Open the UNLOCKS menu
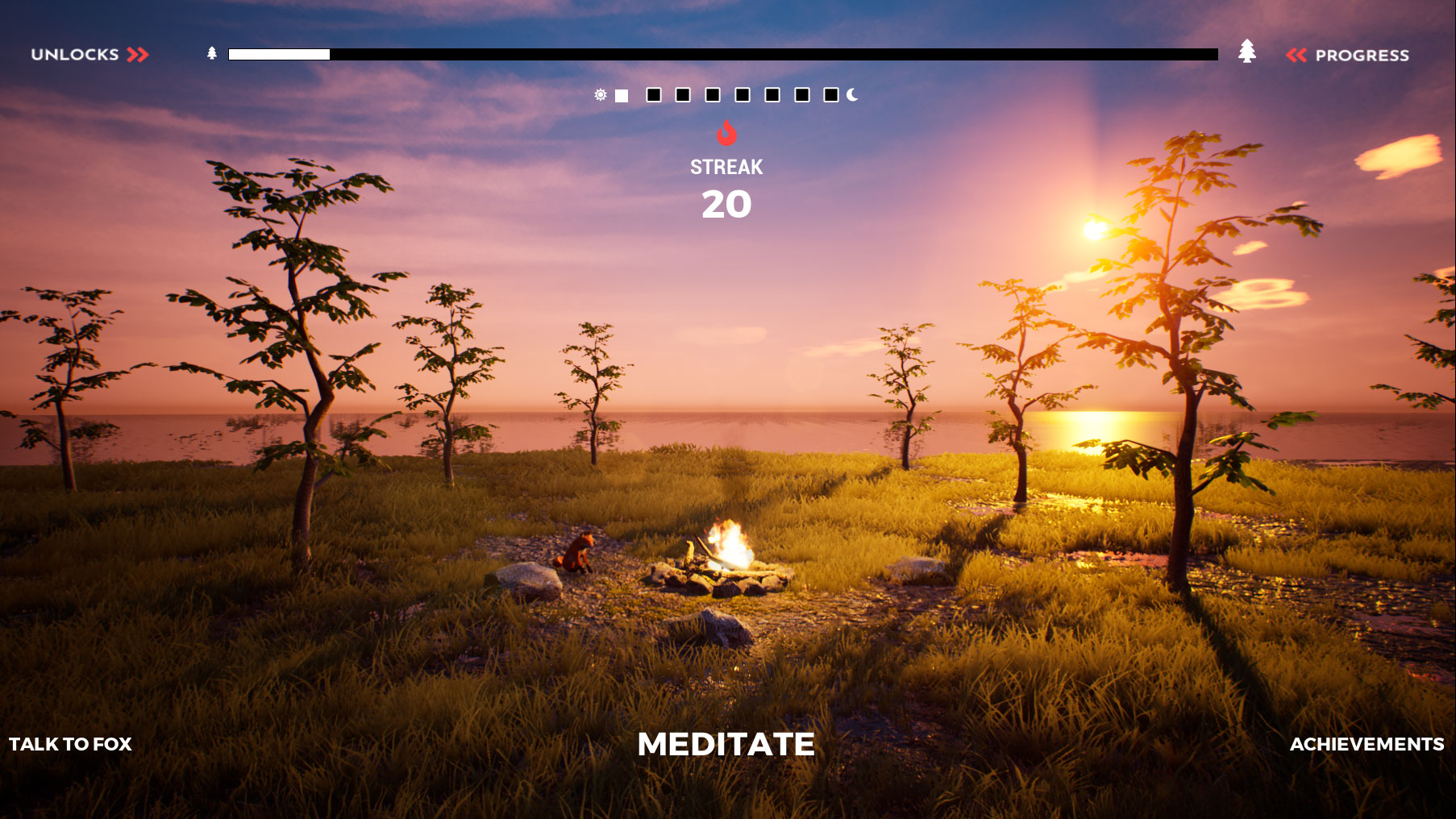This screenshot has height=819, width=1456. coord(73,54)
